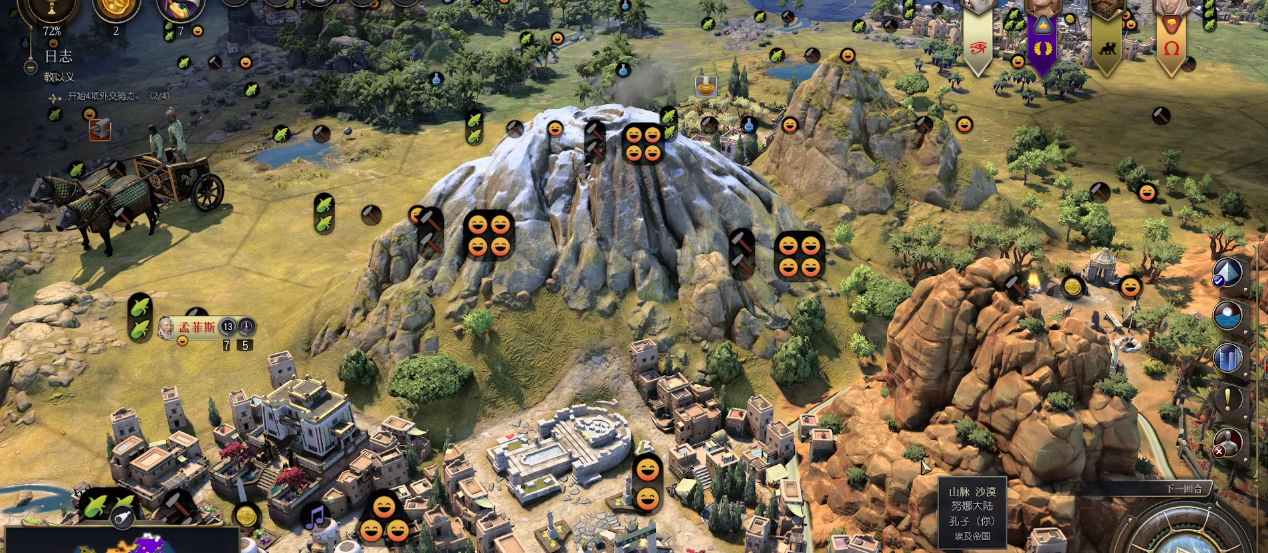Open the gold coin treasury icon

[x=116, y=8]
